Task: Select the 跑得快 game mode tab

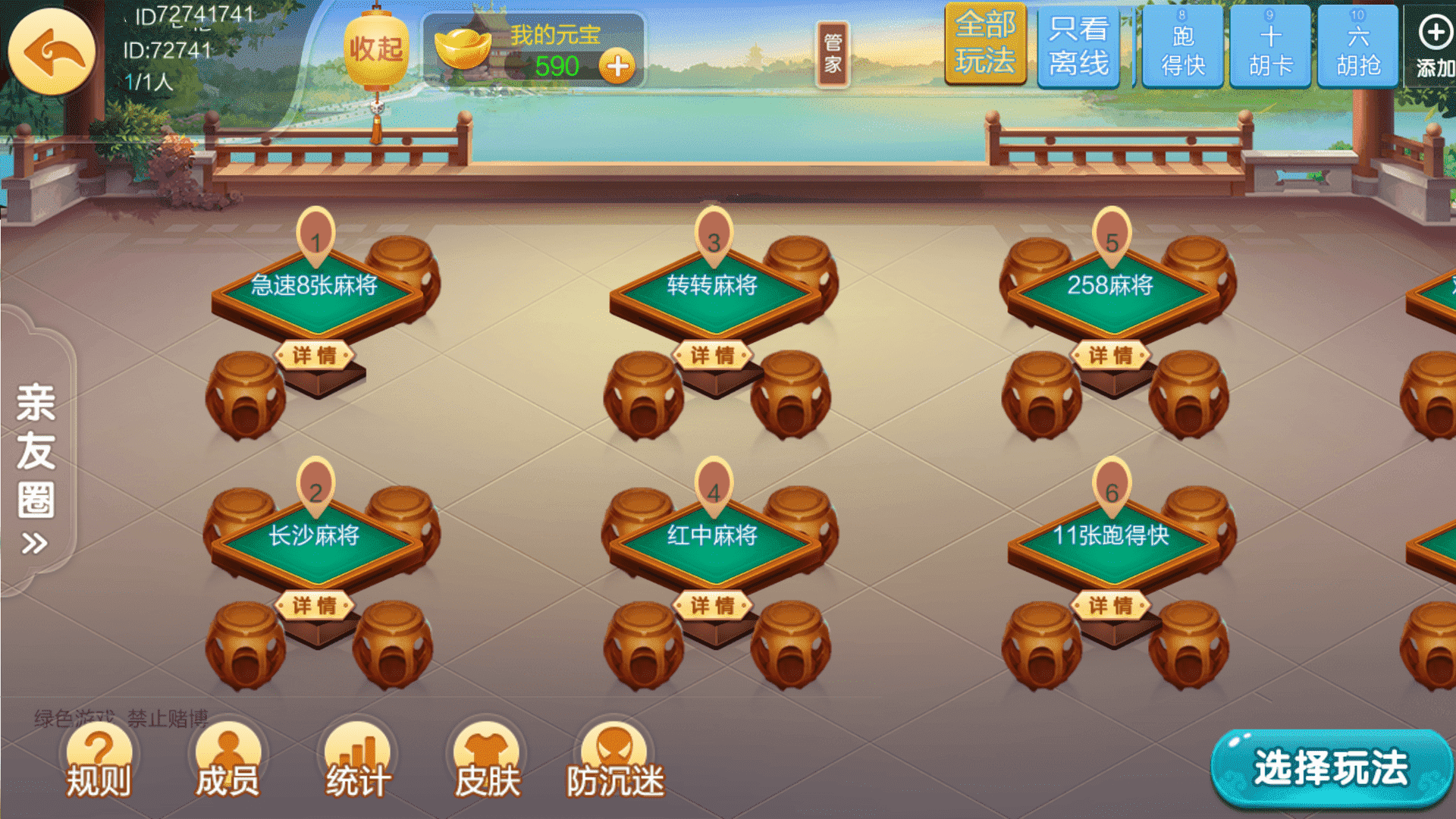Action: click(1182, 47)
